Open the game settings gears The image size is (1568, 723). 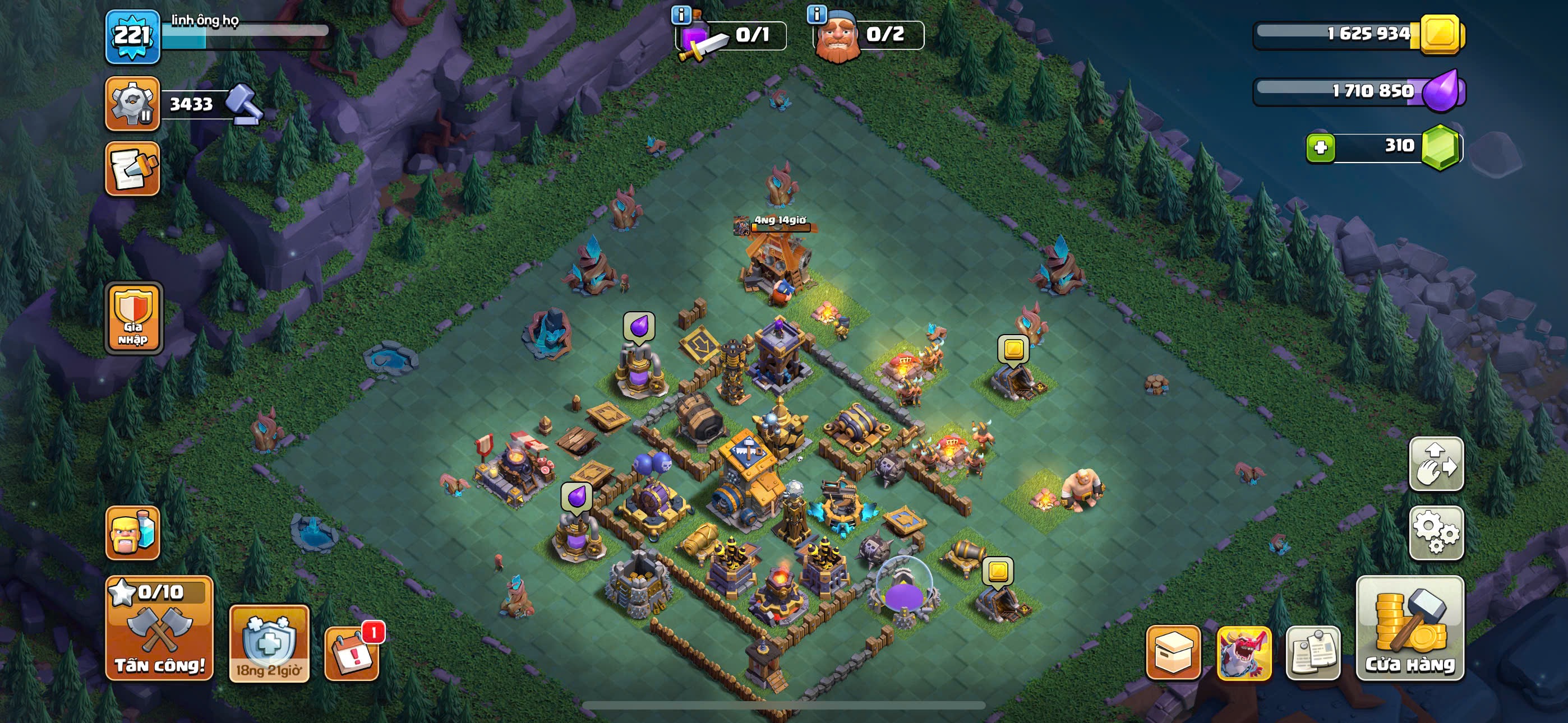1436,532
